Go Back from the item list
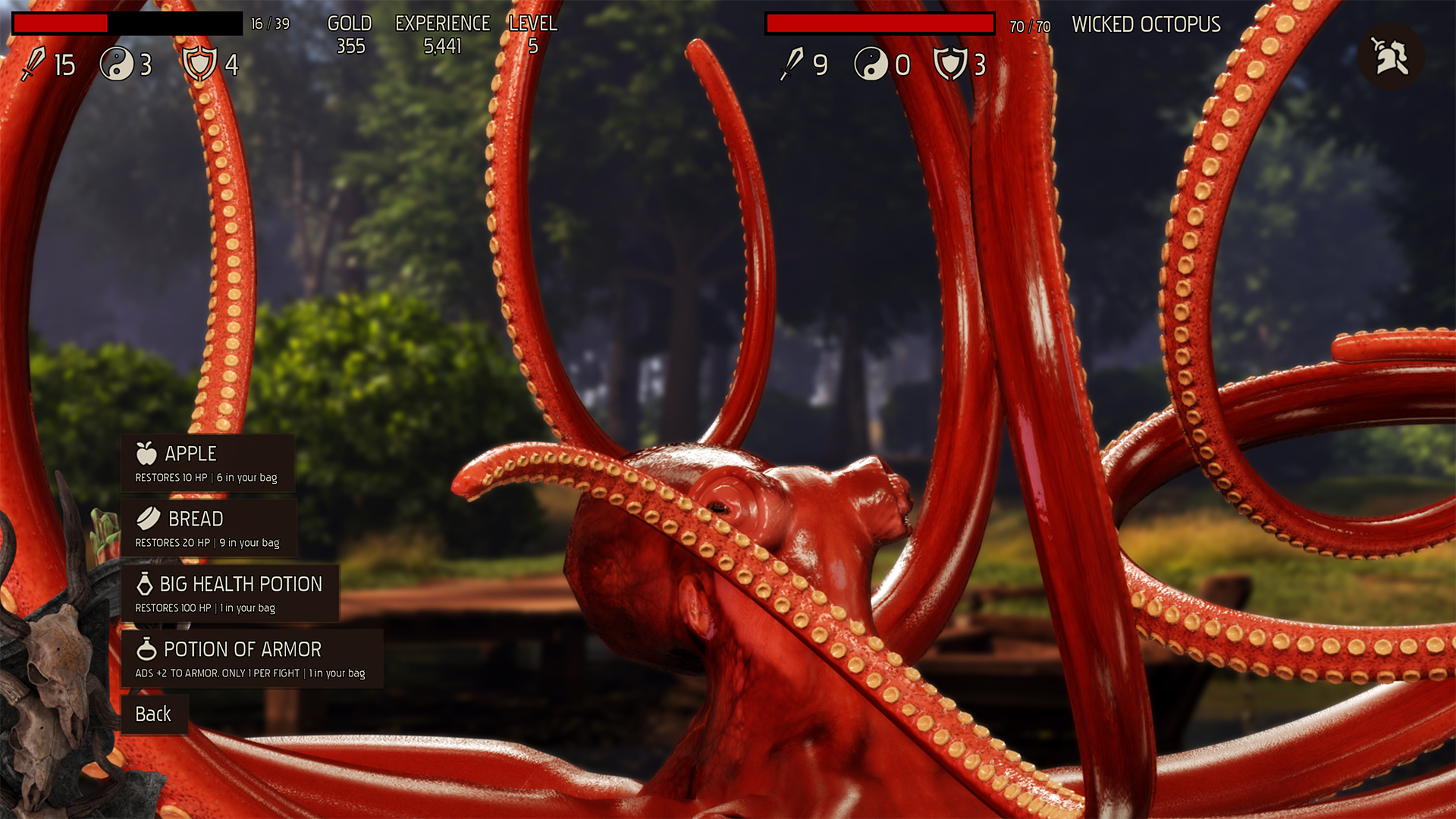 coord(154,714)
